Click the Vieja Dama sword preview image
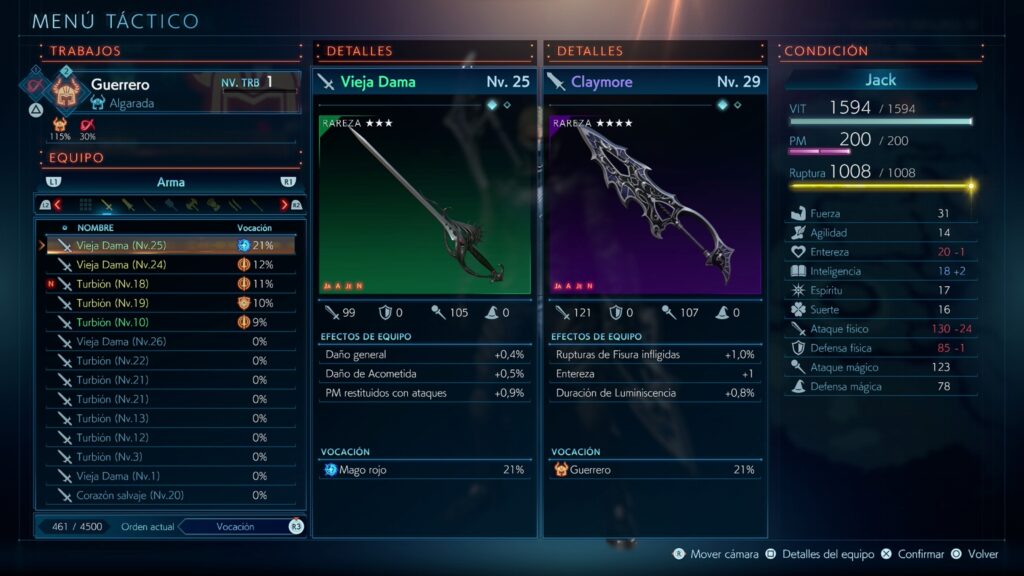This screenshot has width=1024, height=576. pyautogui.click(x=424, y=205)
